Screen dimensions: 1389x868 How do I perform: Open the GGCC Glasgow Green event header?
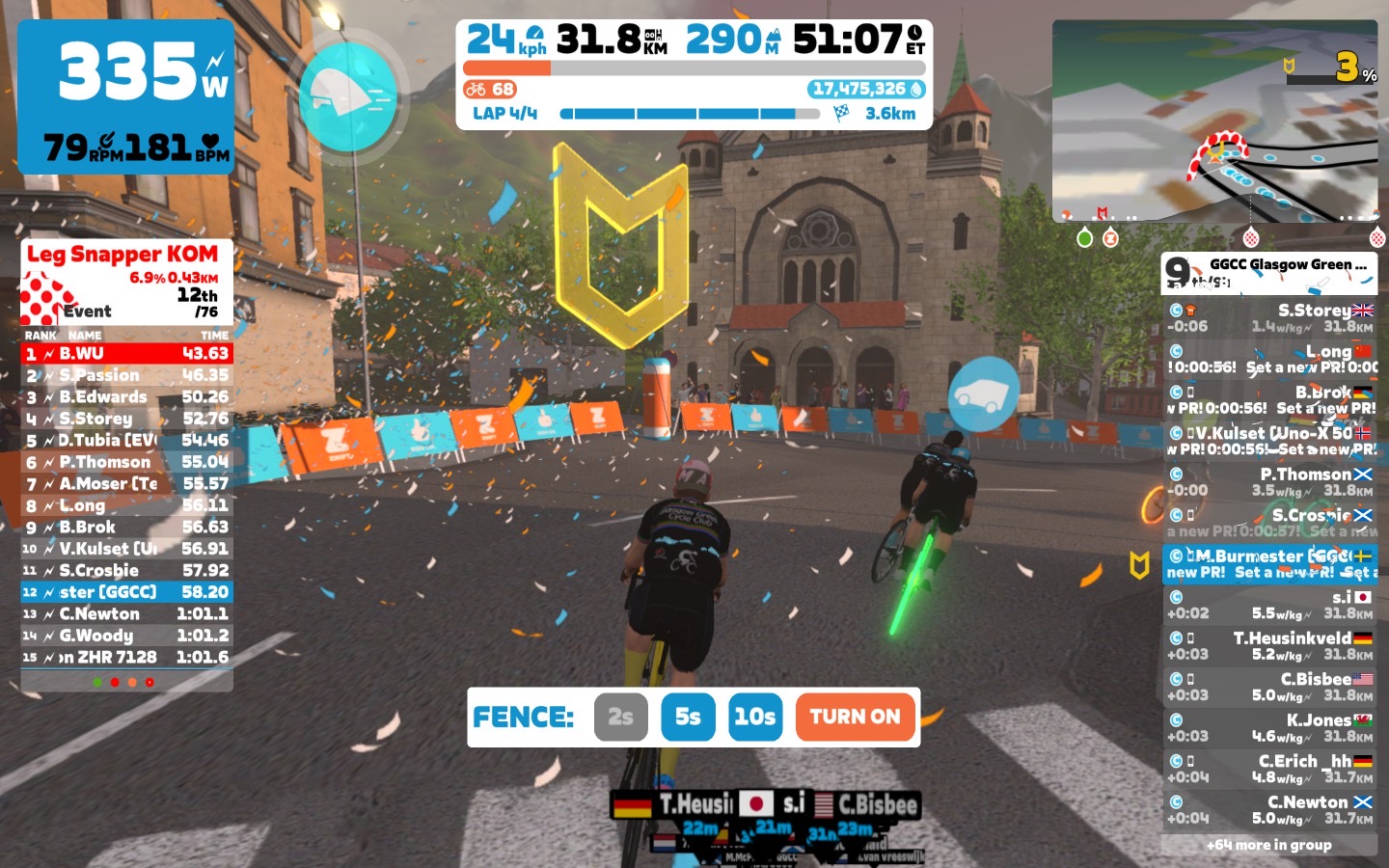click(x=1269, y=272)
